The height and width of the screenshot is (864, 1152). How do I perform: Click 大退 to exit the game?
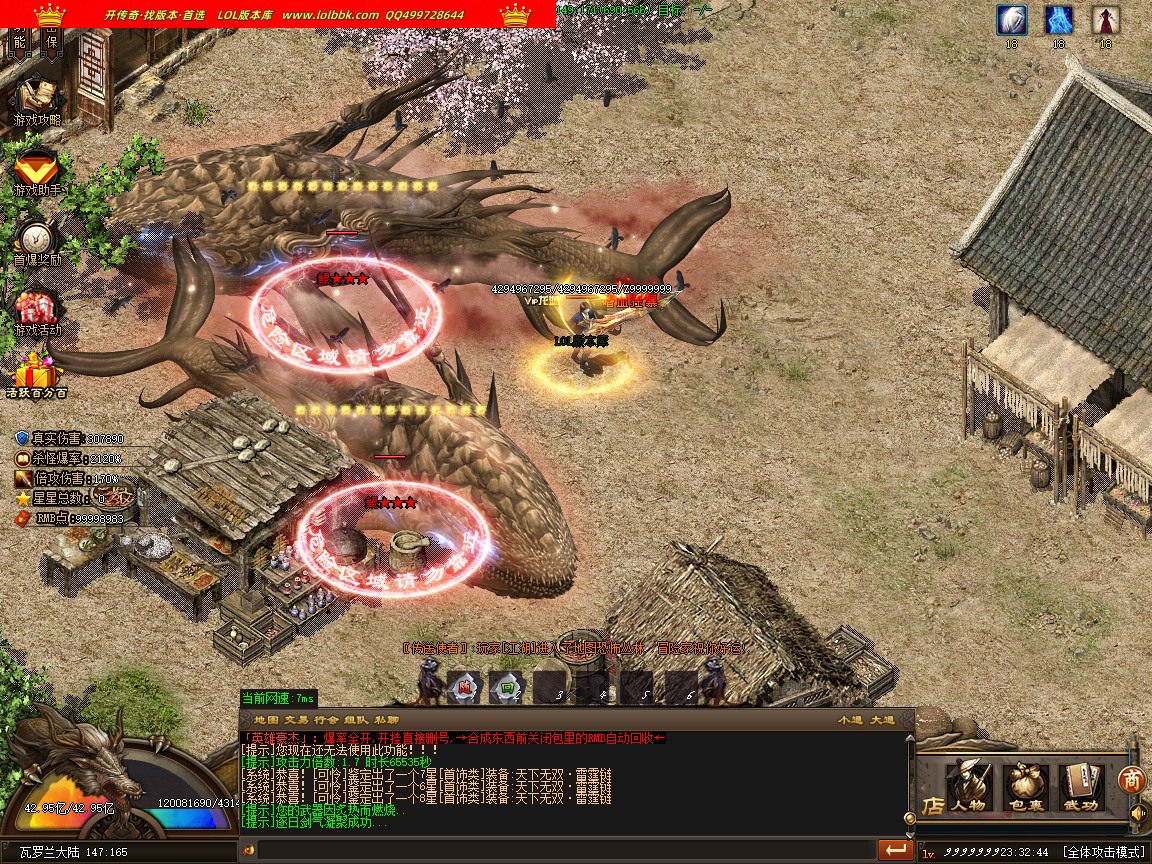[882, 720]
